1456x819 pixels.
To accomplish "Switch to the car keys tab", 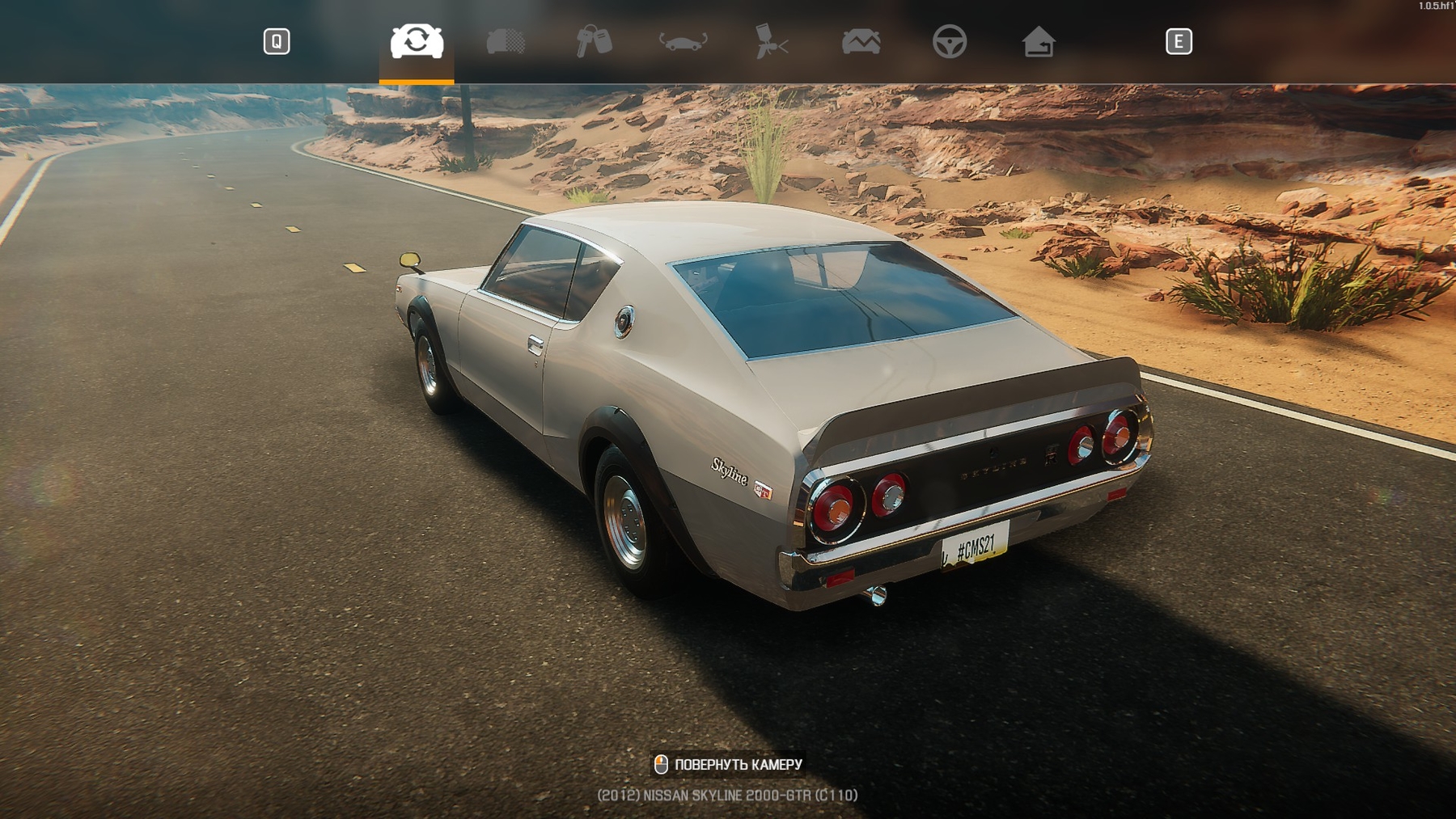I will tap(594, 41).
